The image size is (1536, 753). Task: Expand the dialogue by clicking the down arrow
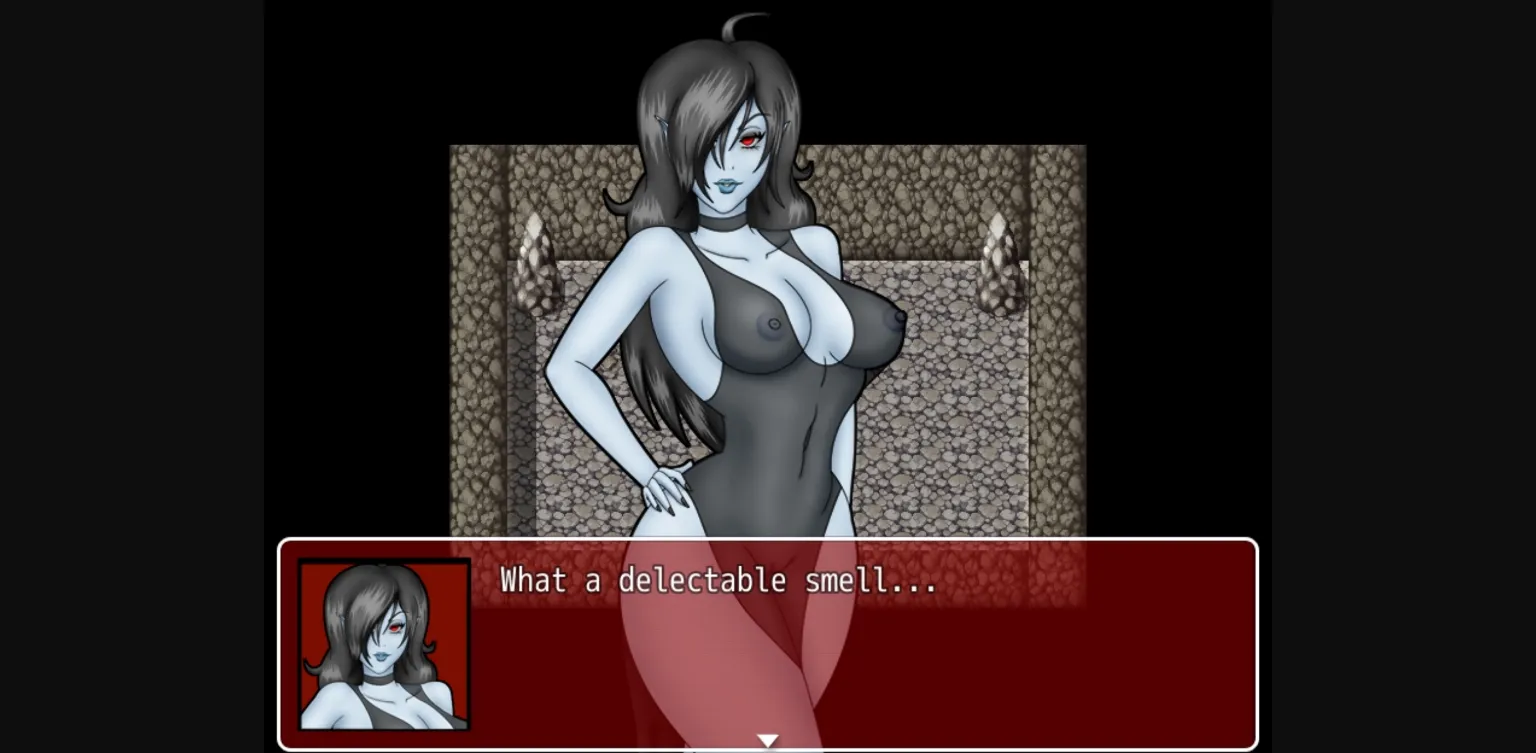(768, 739)
